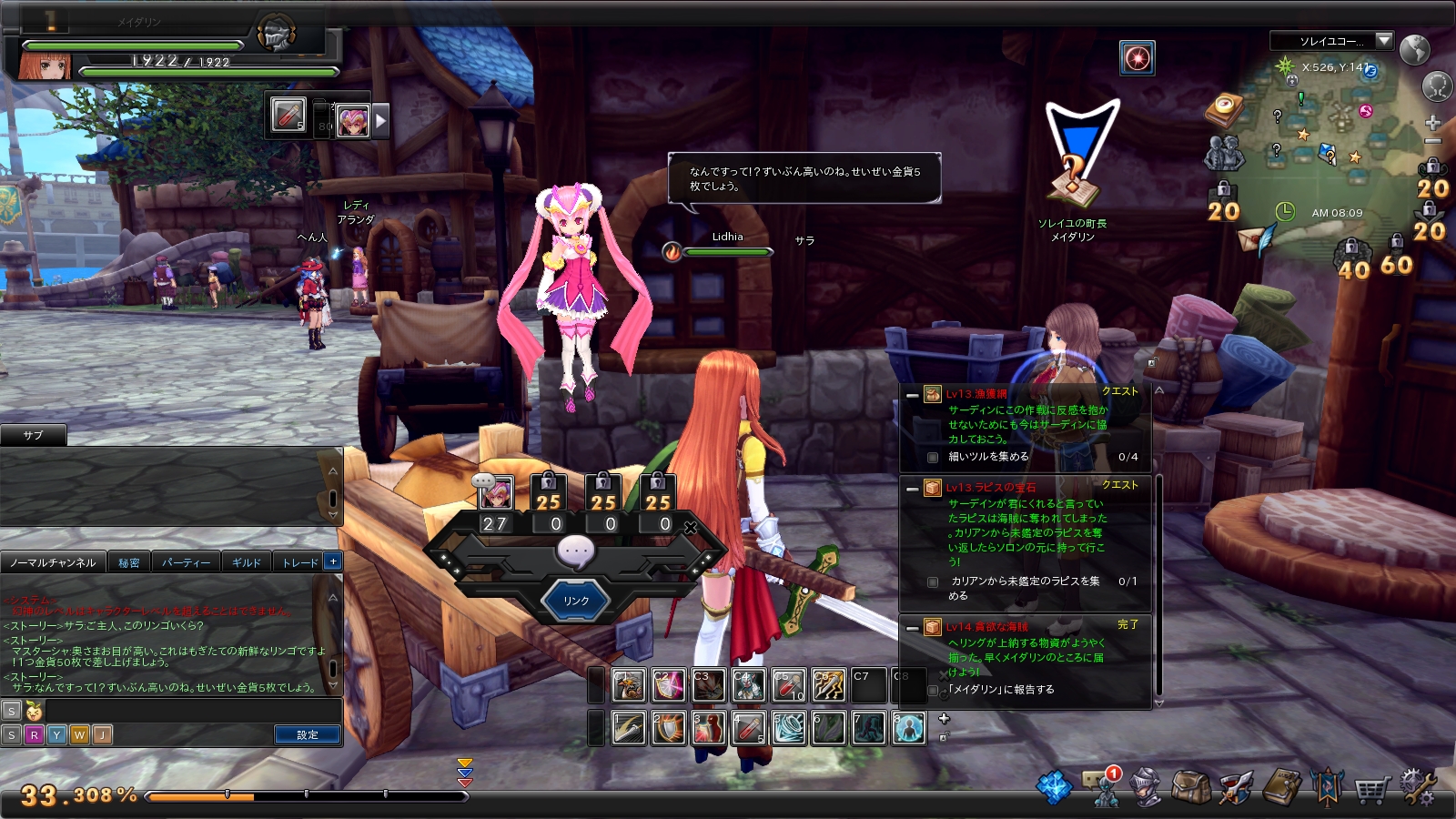The width and height of the screenshot is (1456, 819).
Task: Collapse the Lv13 ラピスの宝石 quest entry
Action: pyautogui.click(x=913, y=488)
